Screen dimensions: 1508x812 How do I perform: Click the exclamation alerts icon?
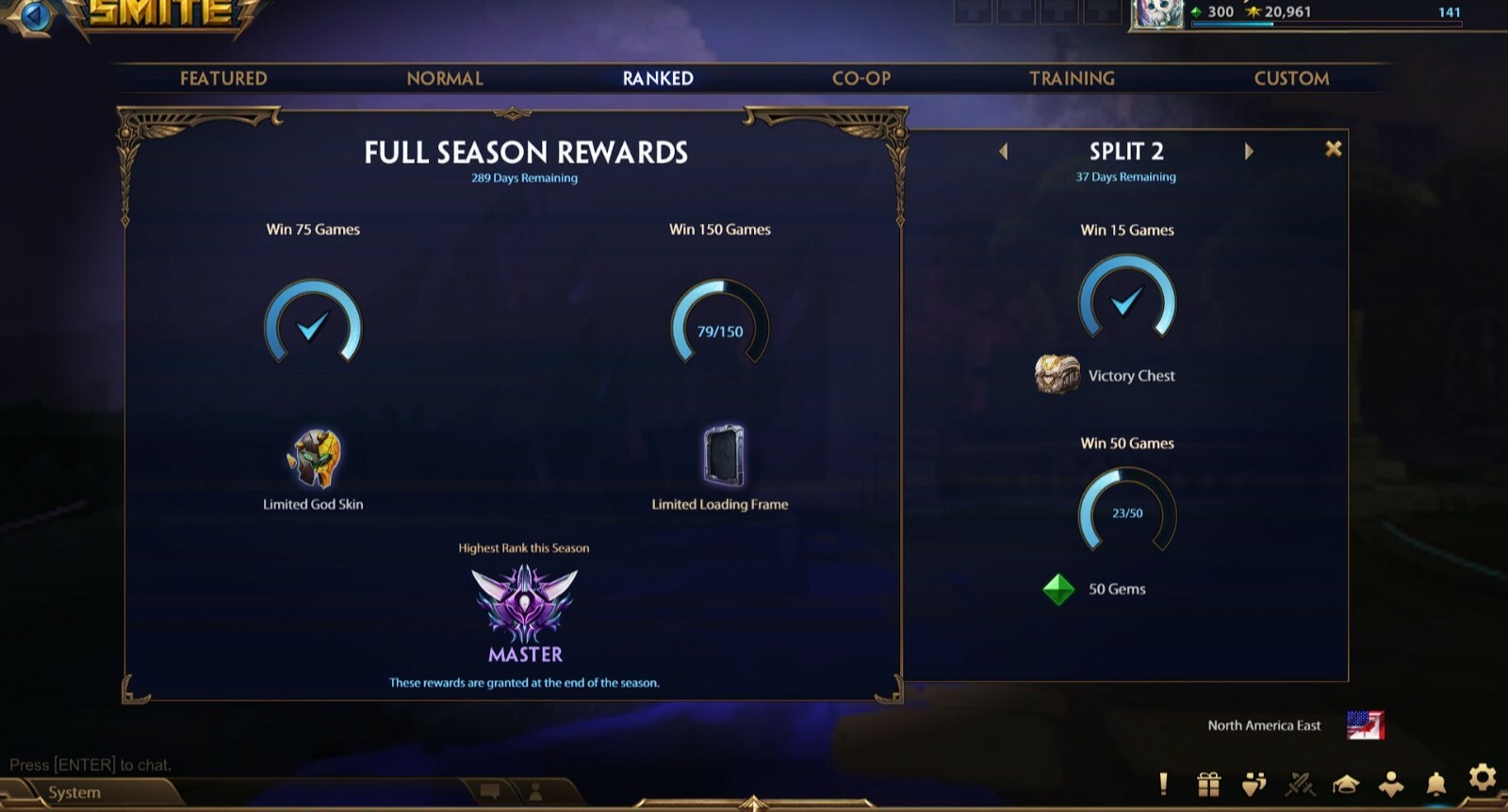click(1166, 782)
